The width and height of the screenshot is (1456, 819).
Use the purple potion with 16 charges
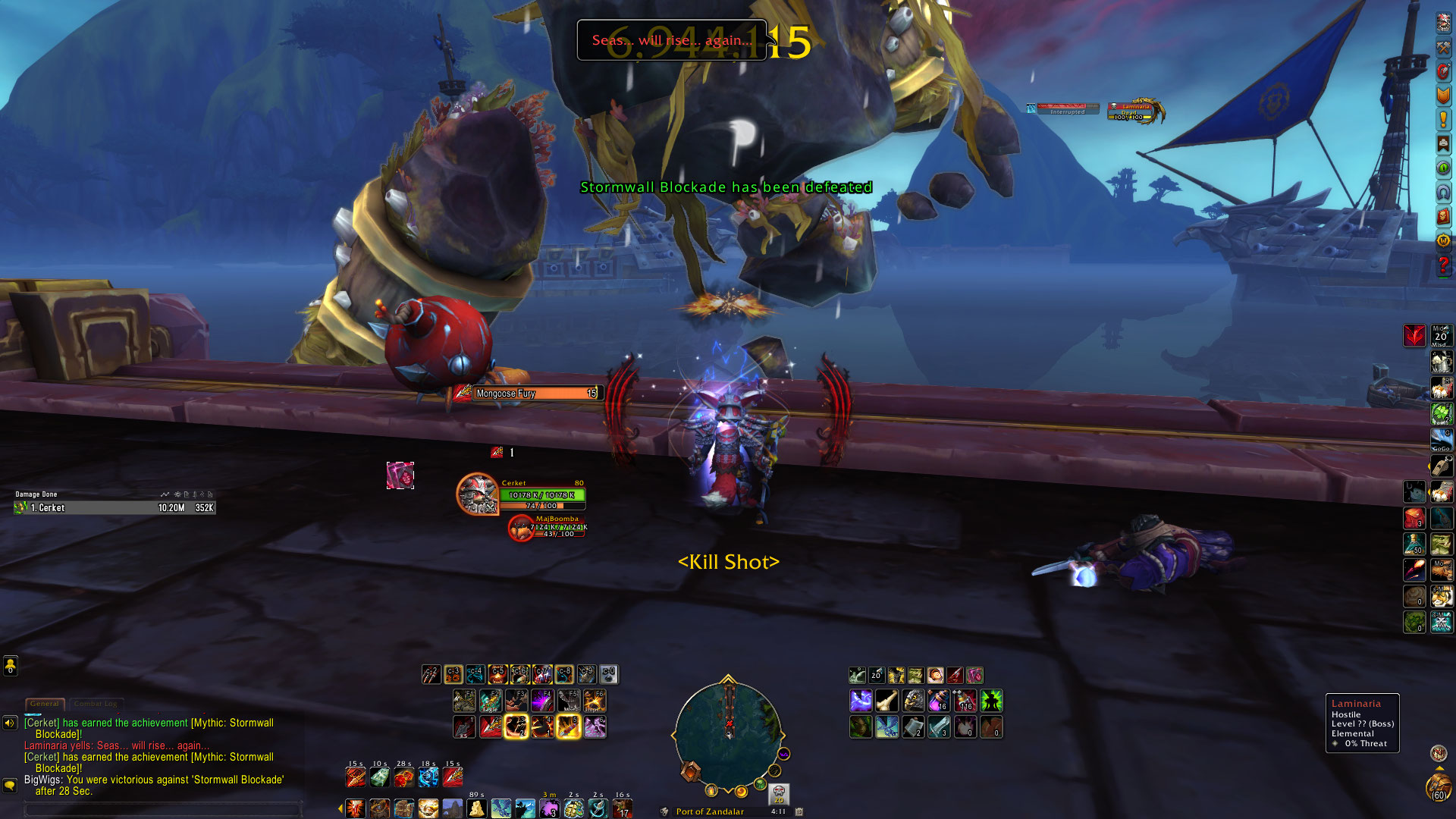coord(939,701)
